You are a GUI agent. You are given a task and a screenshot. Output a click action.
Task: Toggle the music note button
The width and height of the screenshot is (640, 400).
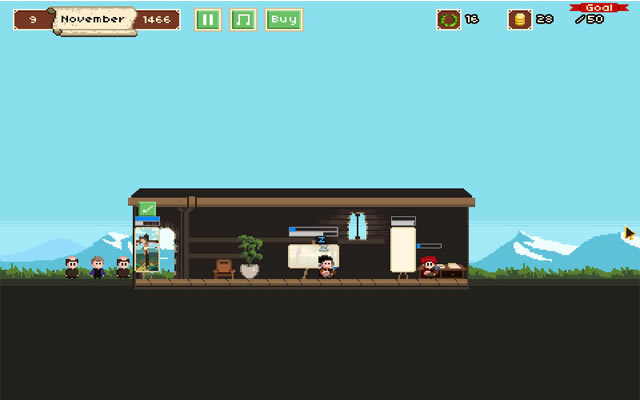(x=243, y=19)
